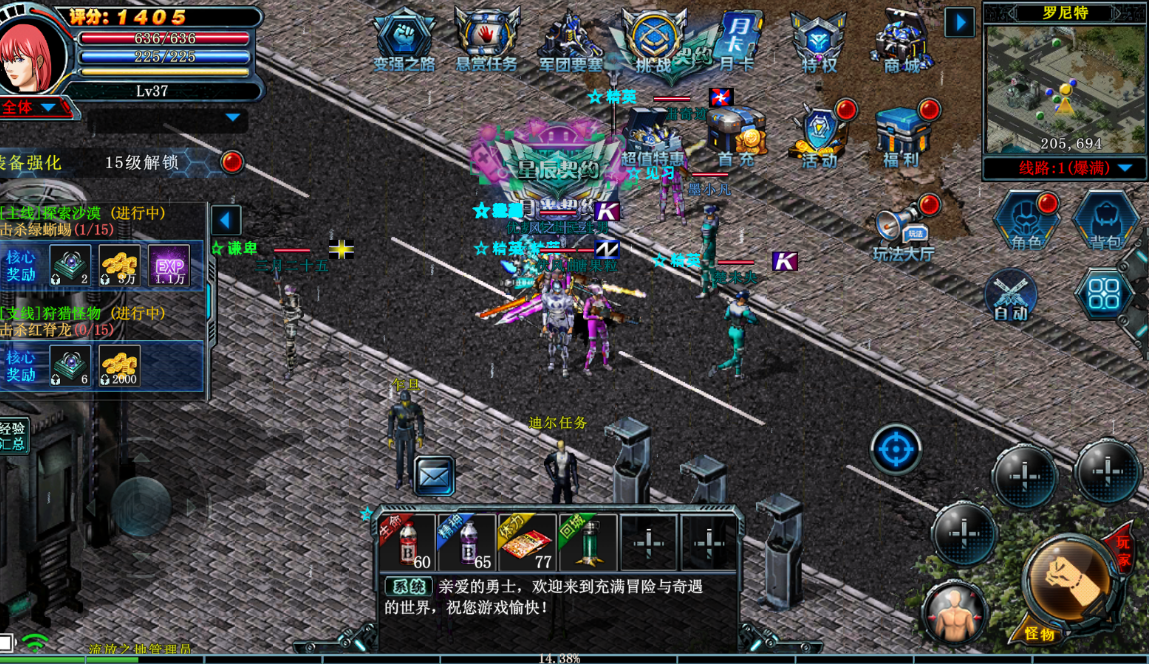Open the 月卡 monthly card
The image size is (1149, 664).
click(738, 41)
